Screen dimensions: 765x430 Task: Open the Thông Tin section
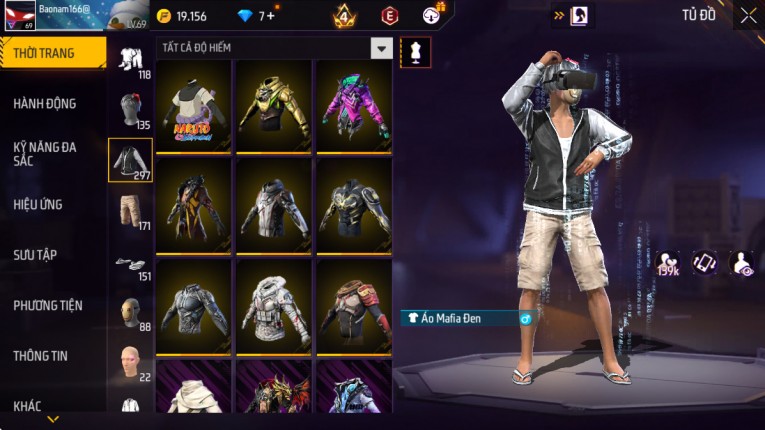[40, 355]
